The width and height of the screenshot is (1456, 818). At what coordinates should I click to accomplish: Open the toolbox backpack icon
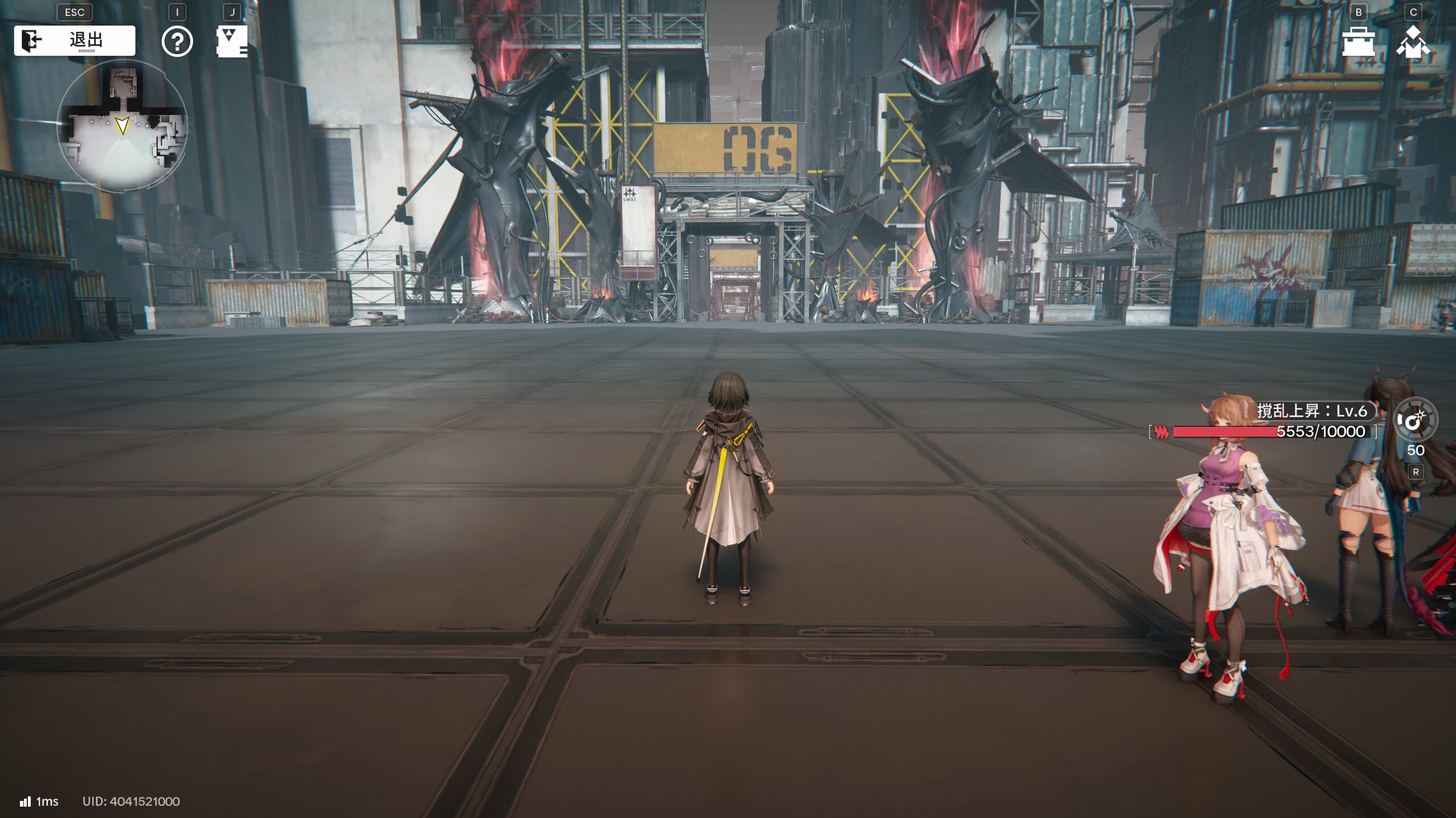pyautogui.click(x=1358, y=42)
